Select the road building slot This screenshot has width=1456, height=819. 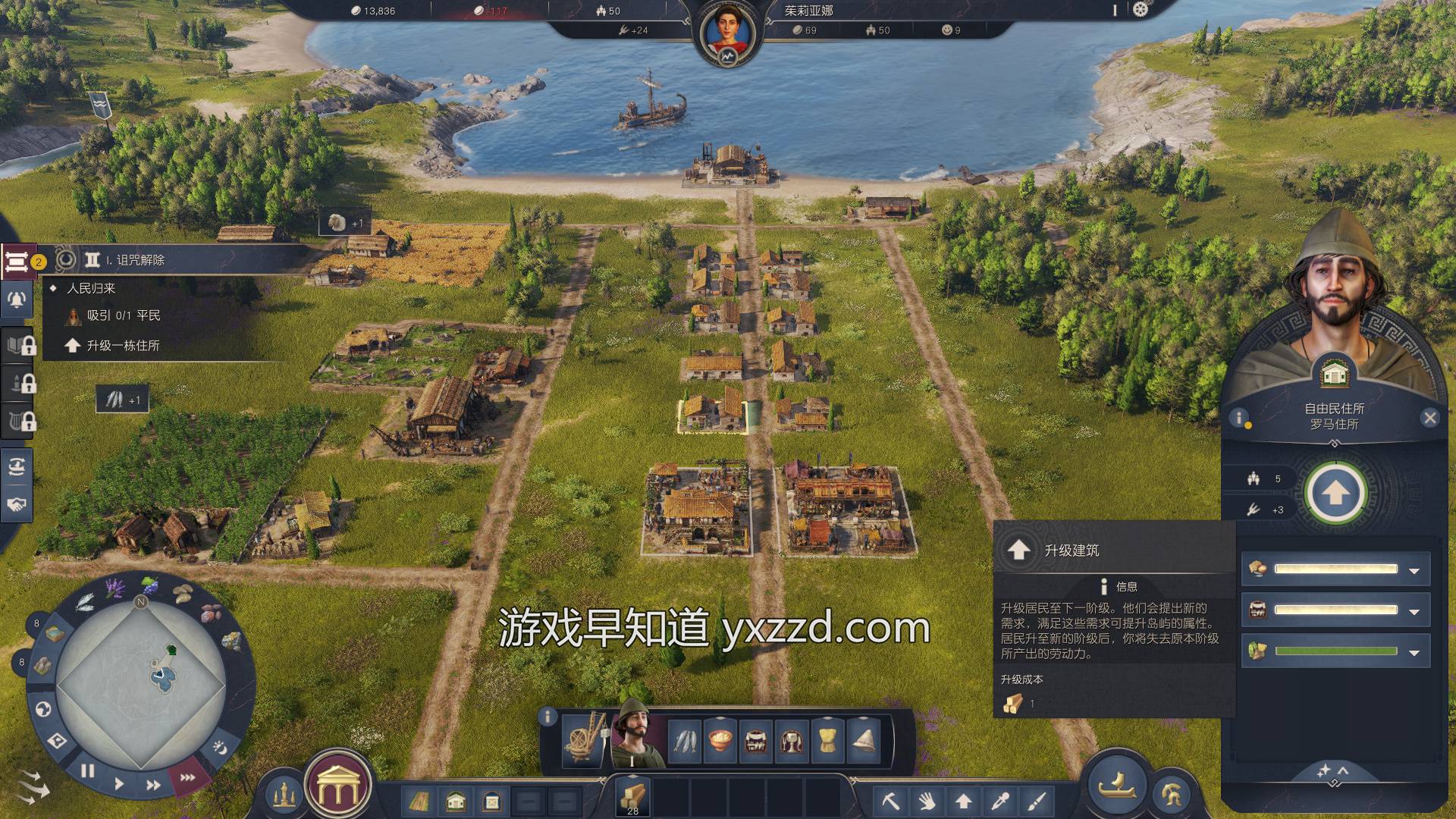419,801
